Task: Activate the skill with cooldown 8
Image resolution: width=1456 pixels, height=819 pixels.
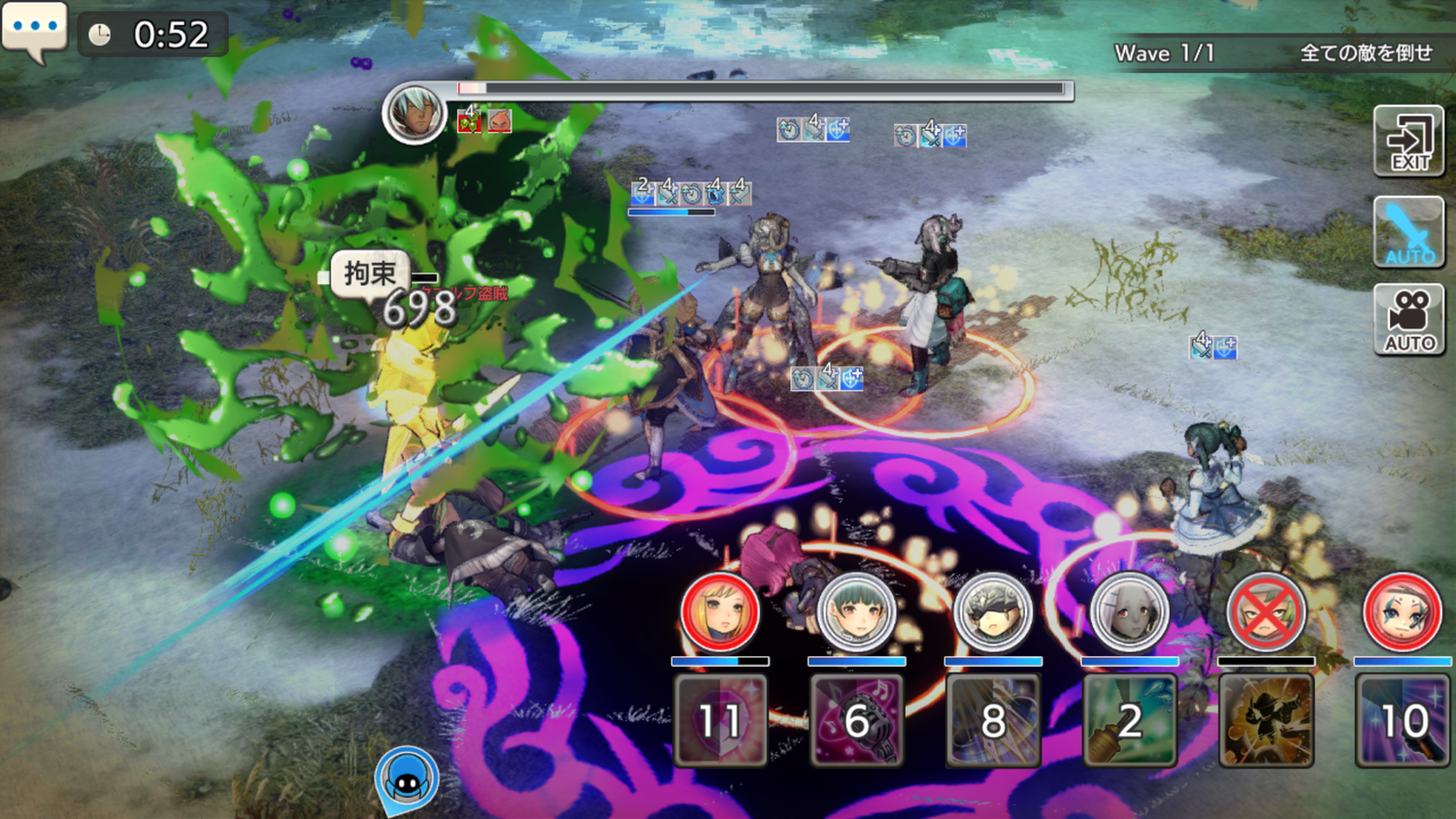Action: pyautogui.click(x=993, y=720)
